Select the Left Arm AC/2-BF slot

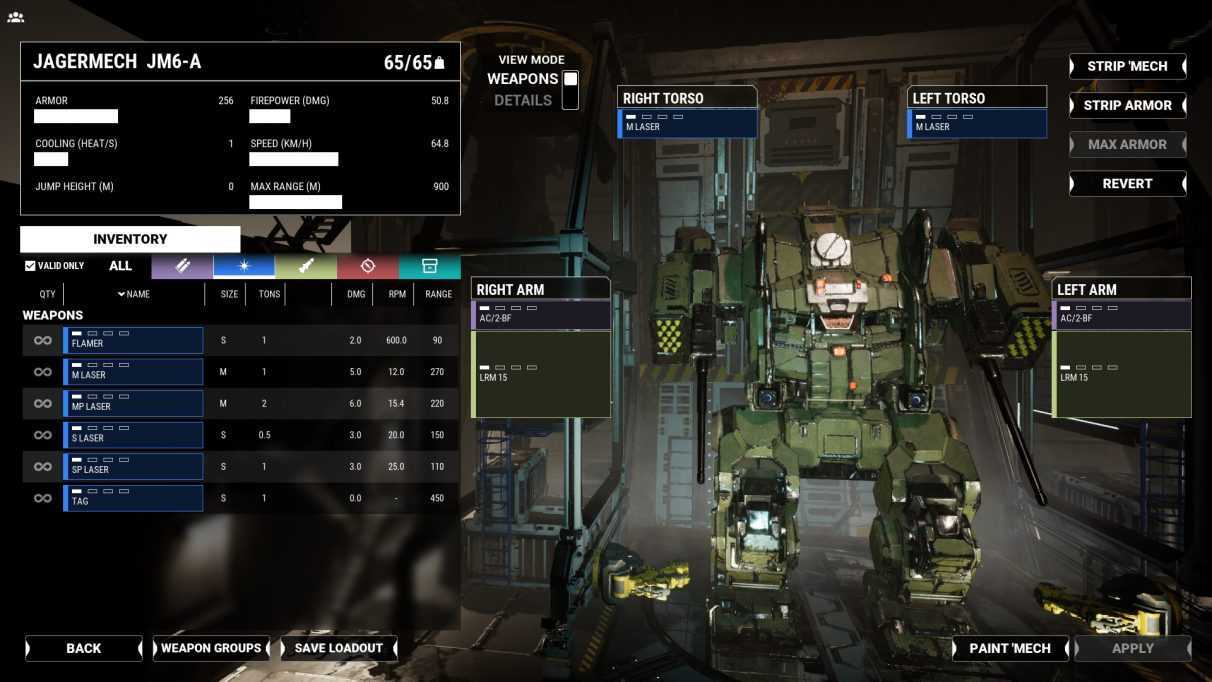(1122, 315)
